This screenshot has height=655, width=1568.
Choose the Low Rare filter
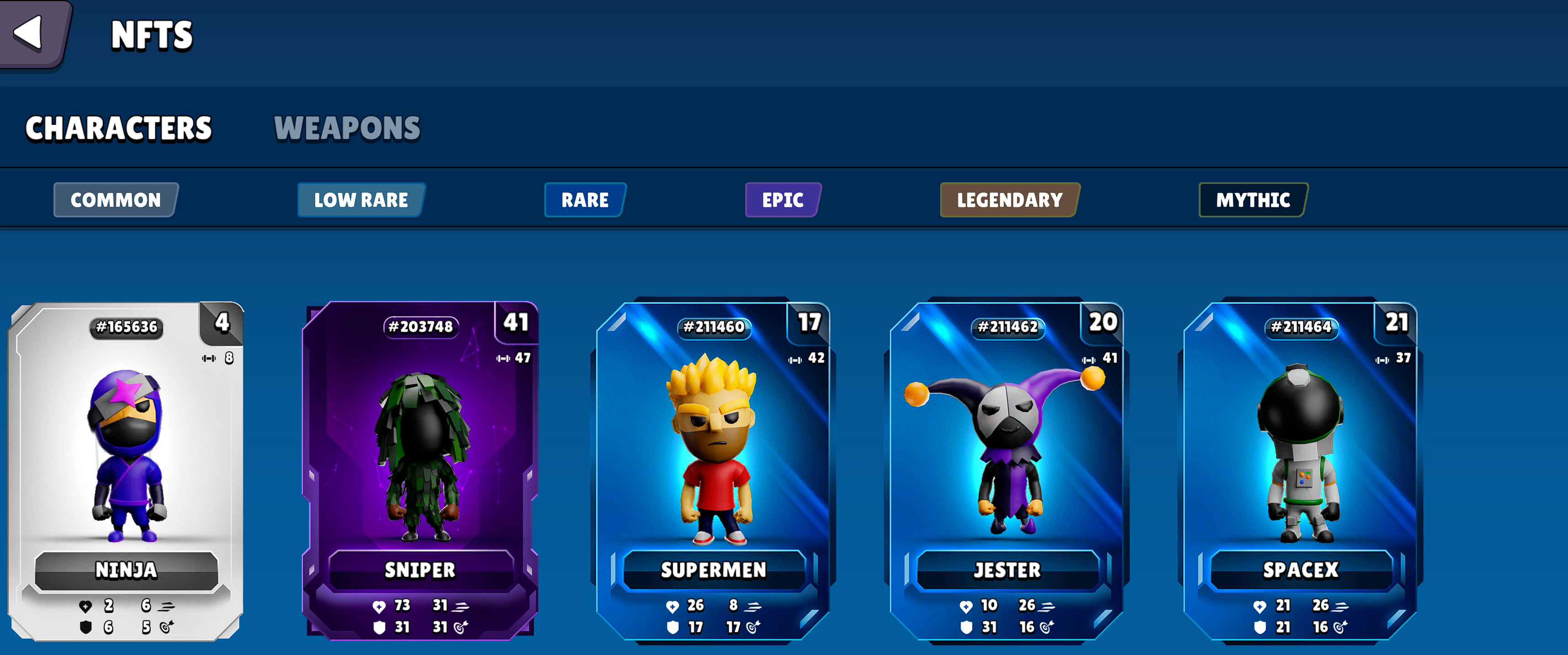[x=361, y=200]
